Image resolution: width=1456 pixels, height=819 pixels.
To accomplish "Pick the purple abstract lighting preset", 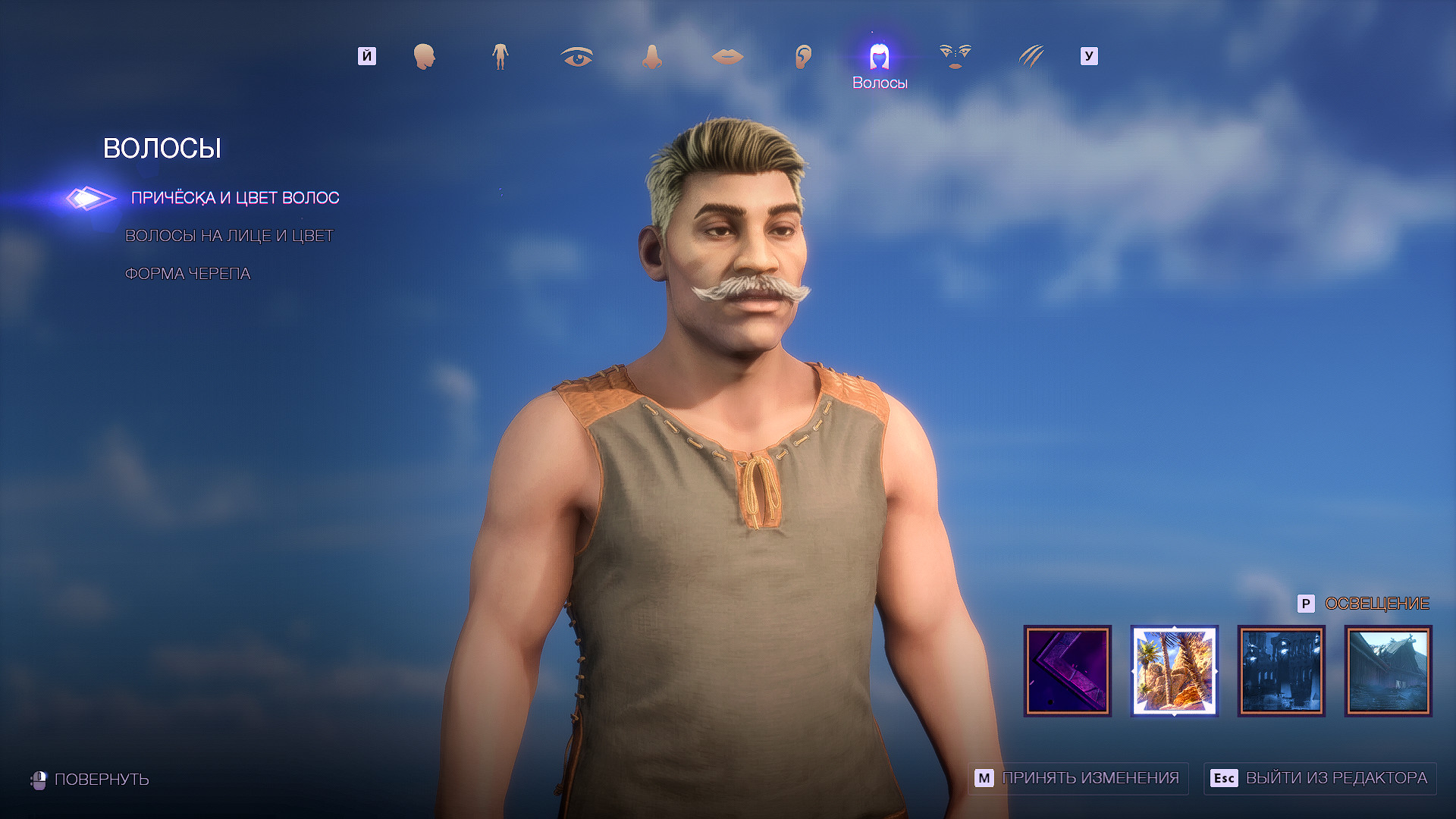I will click(1067, 670).
